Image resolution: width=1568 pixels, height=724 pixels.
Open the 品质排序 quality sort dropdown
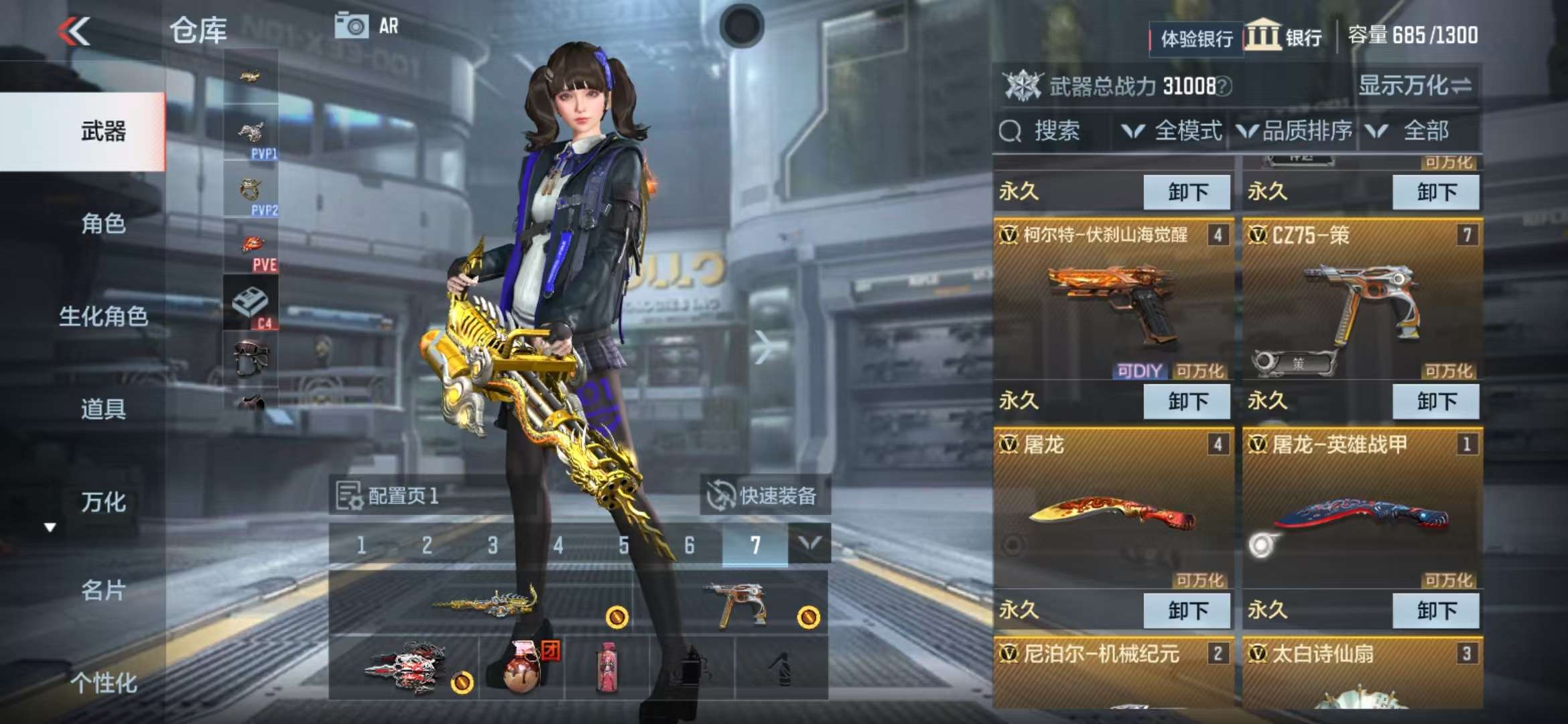coord(1296,131)
